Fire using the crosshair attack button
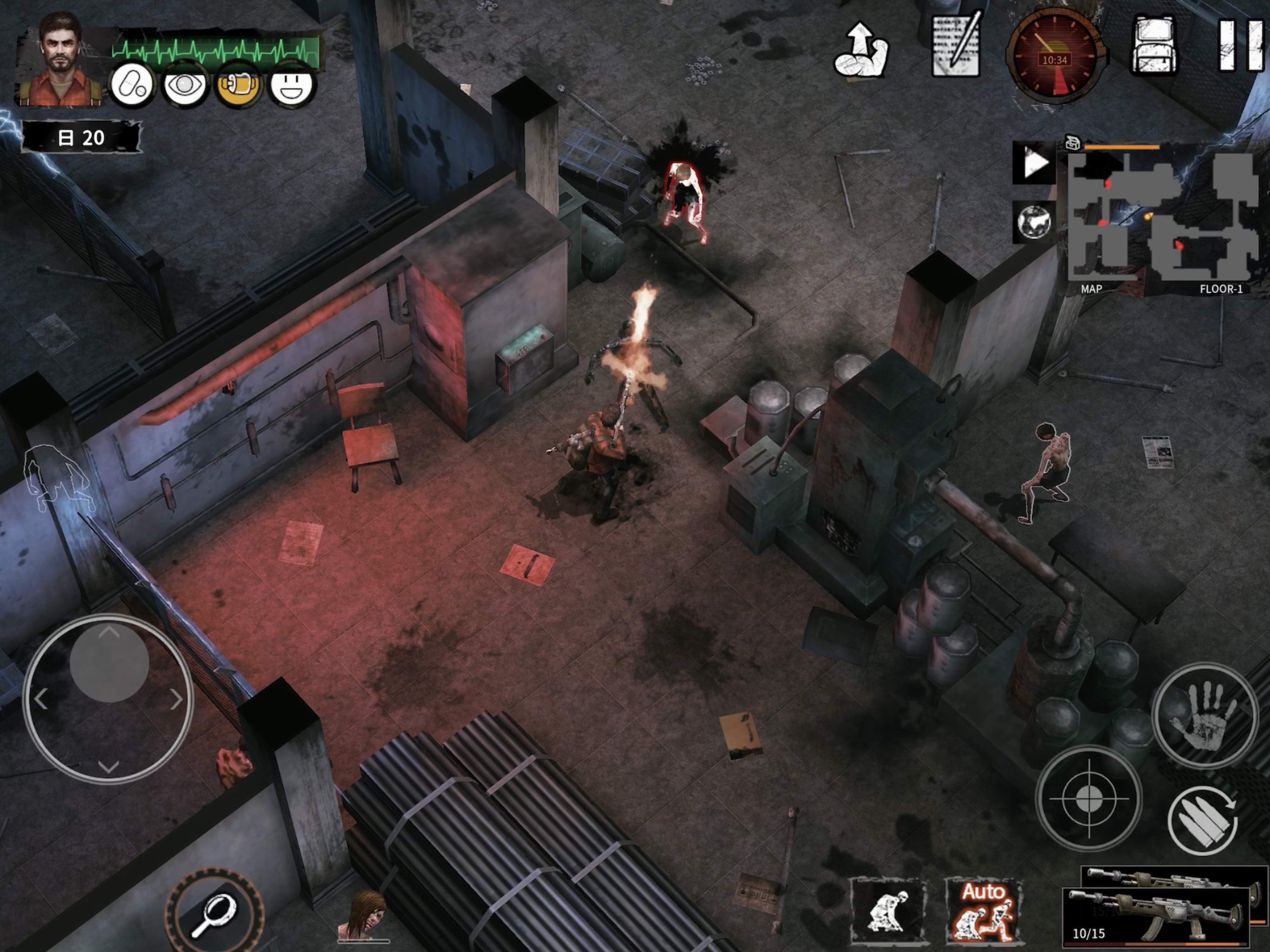Screen dimensions: 1270x952 (x=1089, y=798)
